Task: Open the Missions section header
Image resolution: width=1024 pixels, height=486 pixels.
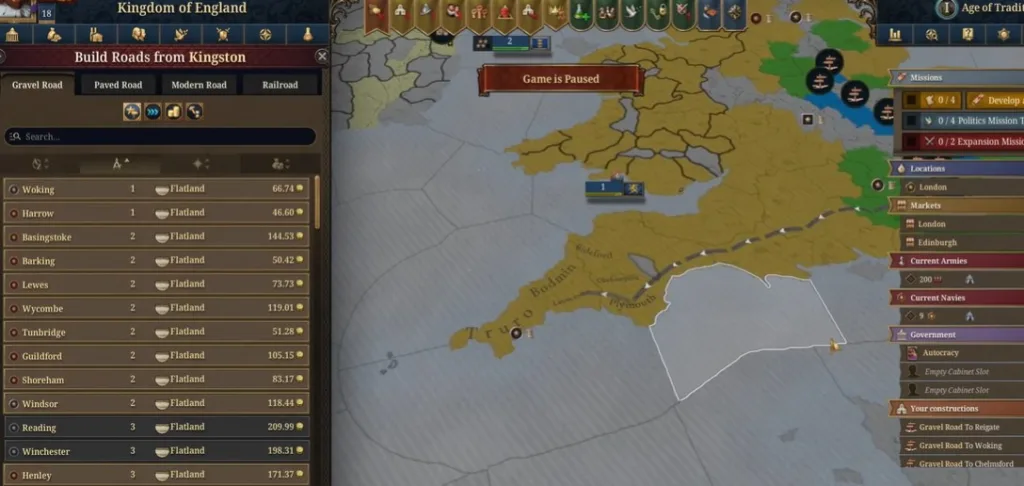Action: (957, 77)
